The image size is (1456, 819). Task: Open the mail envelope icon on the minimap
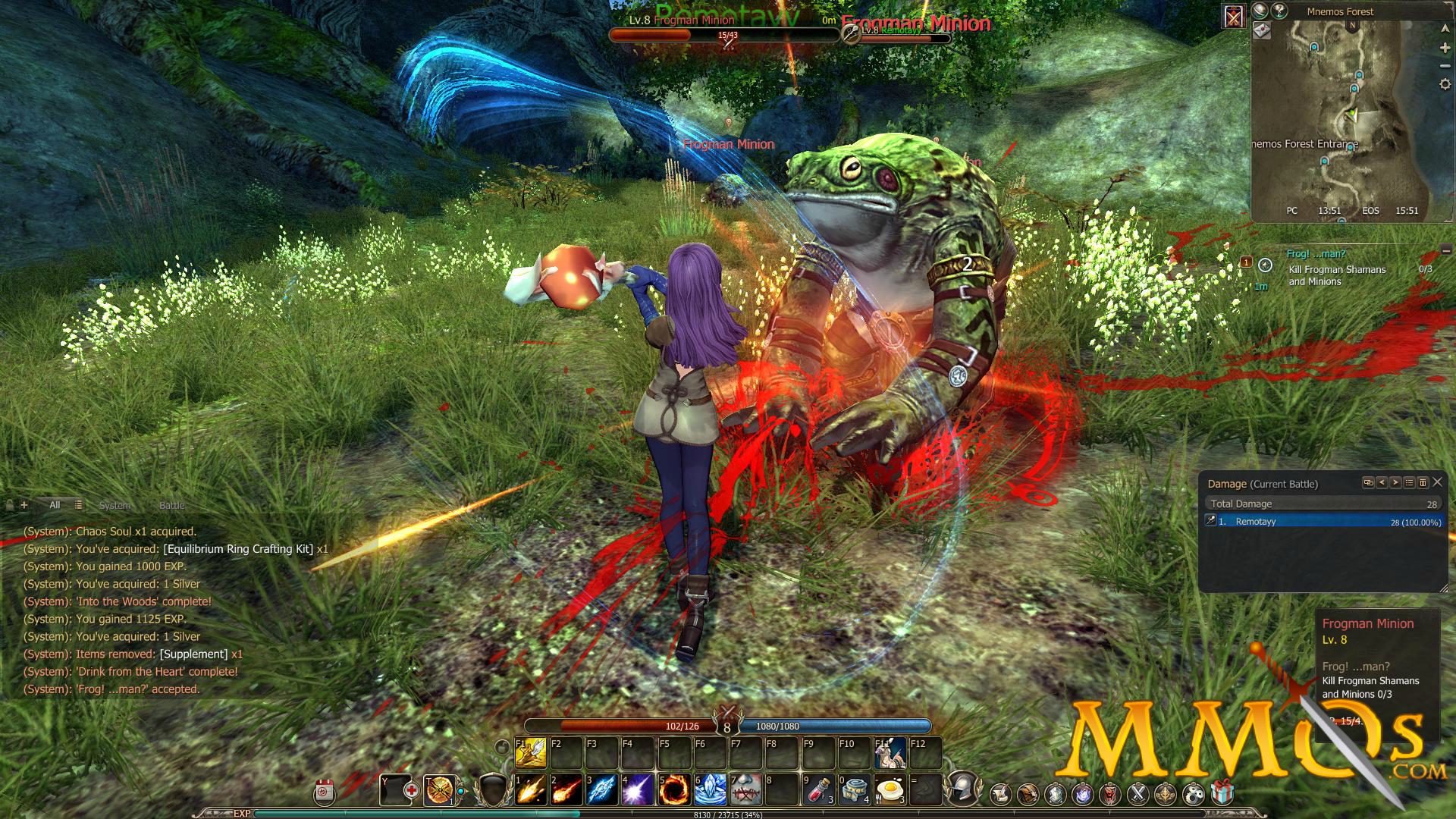[1262, 31]
